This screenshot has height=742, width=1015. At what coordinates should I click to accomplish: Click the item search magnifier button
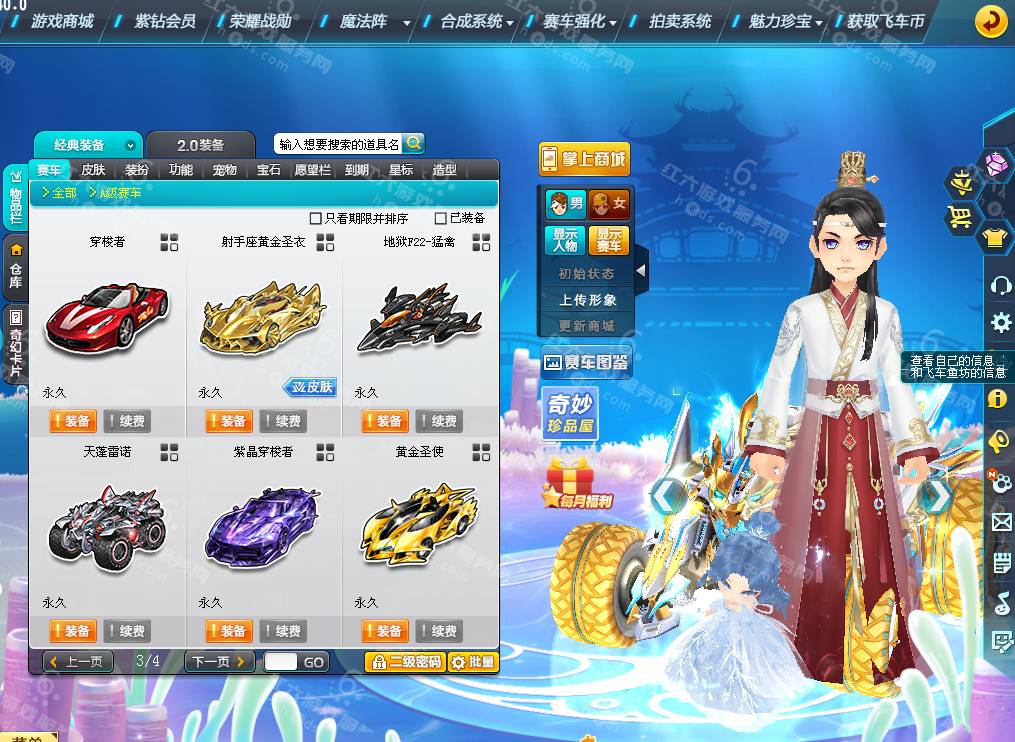point(413,143)
